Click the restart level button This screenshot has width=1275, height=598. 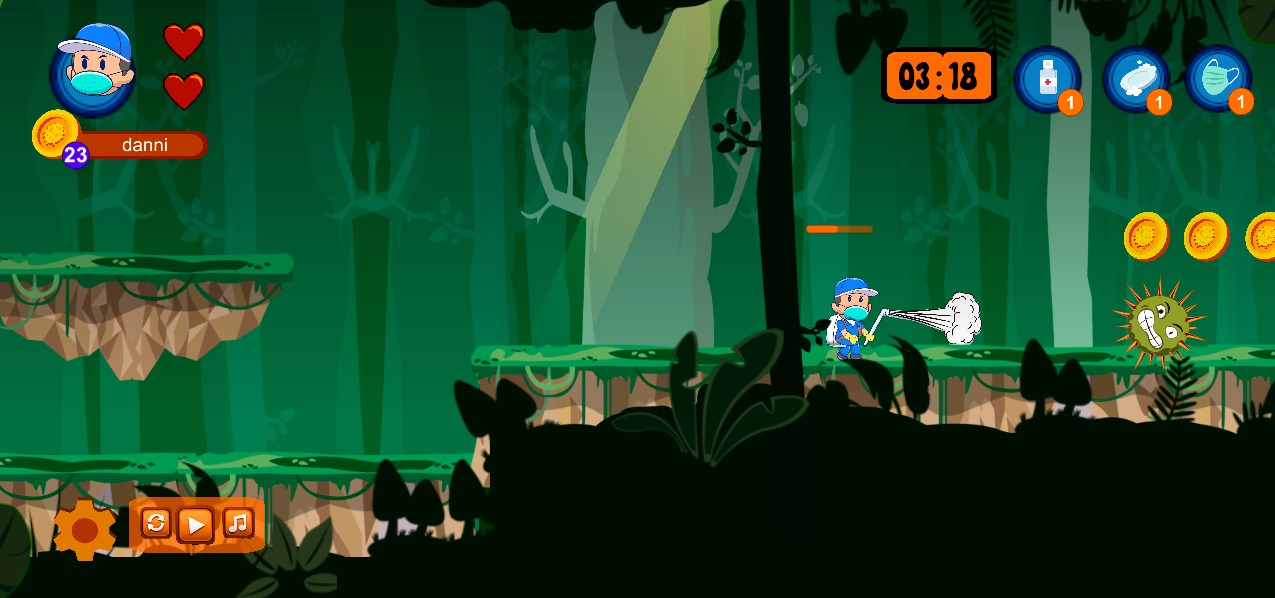point(156,523)
